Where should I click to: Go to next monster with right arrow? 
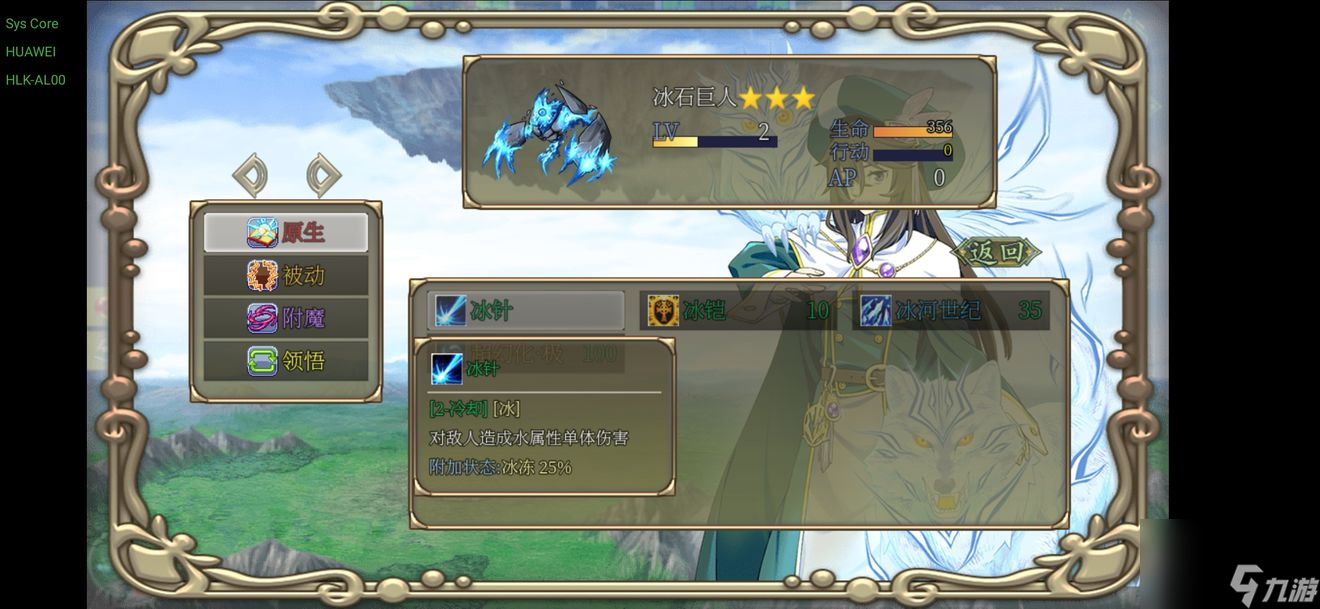[x=322, y=176]
